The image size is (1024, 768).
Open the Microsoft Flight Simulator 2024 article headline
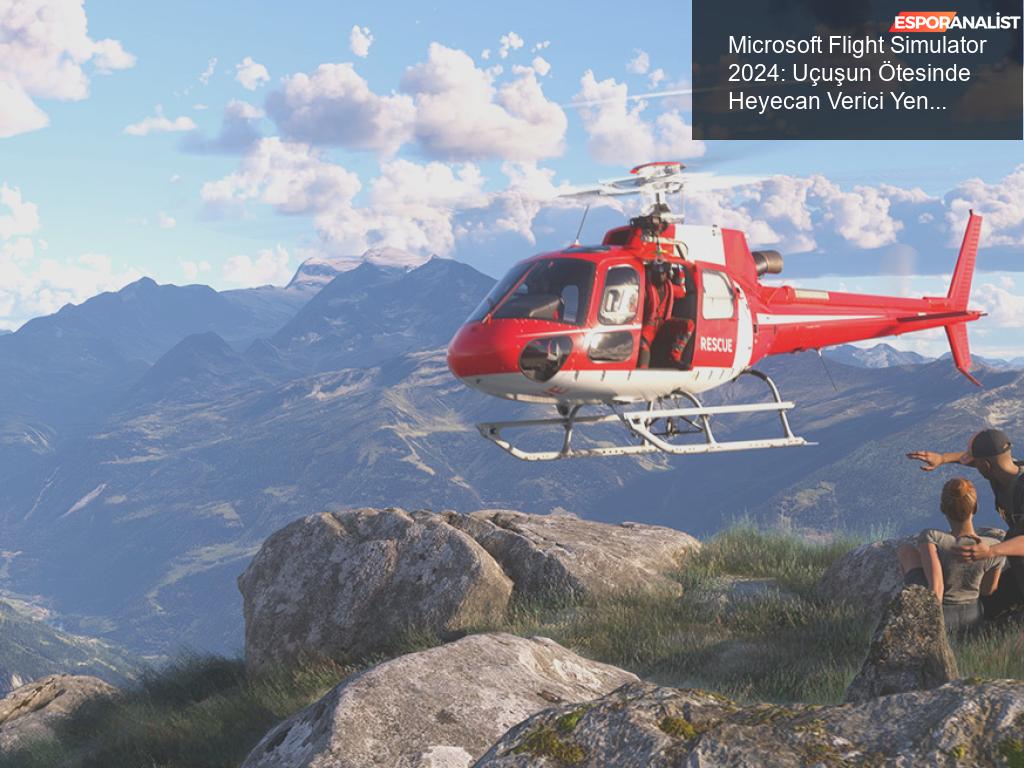pos(856,73)
